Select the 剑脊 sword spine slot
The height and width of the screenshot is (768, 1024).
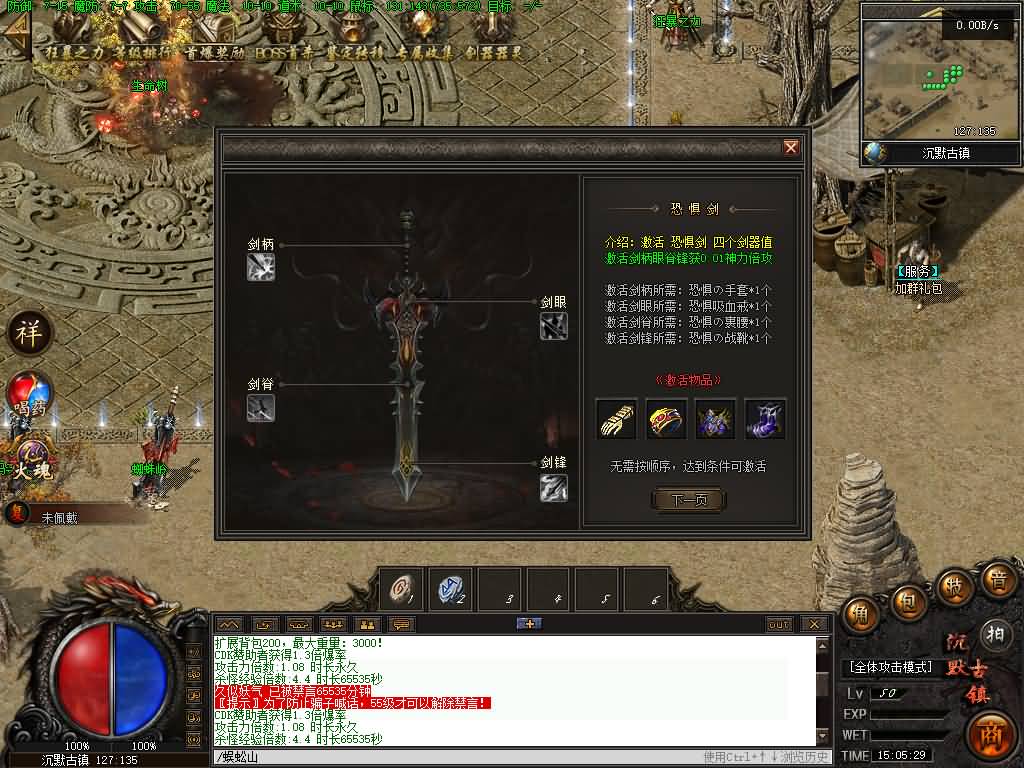point(261,407)
